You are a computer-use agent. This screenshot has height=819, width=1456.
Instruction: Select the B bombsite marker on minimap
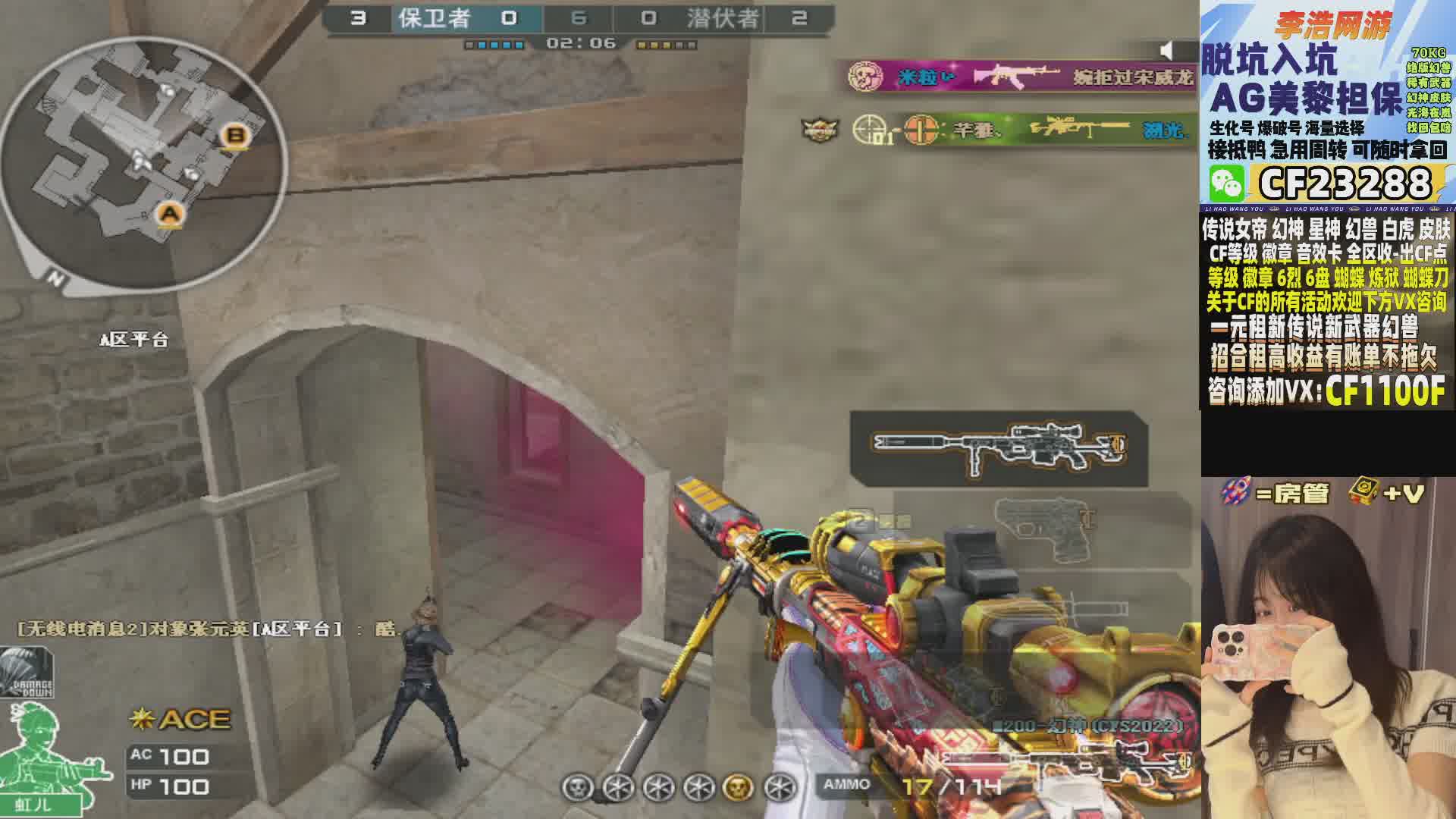(236, 136)
